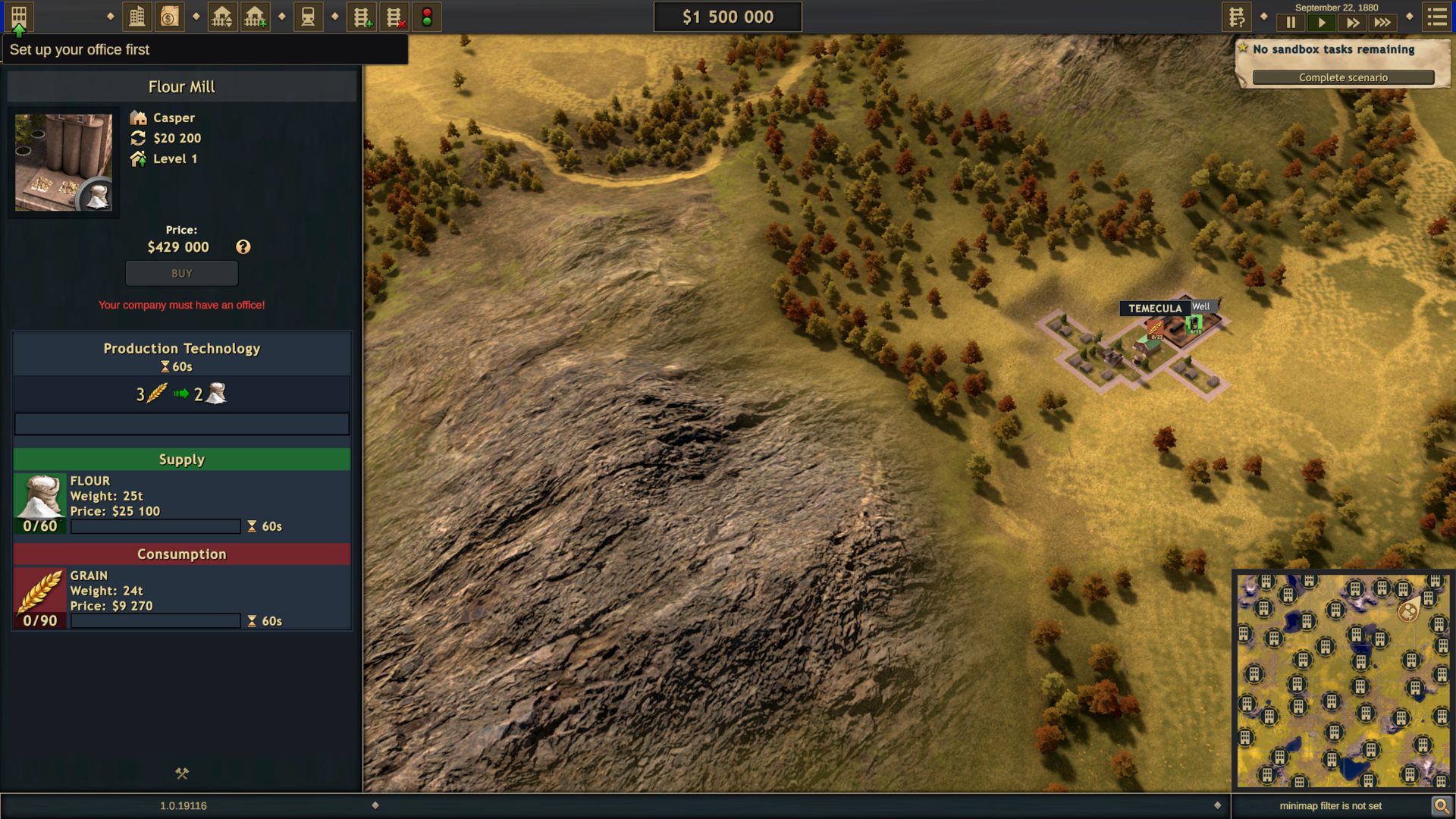Select the traffic signal tool
Viewport: 1456px width, 819px height.
tap(427, 17)
